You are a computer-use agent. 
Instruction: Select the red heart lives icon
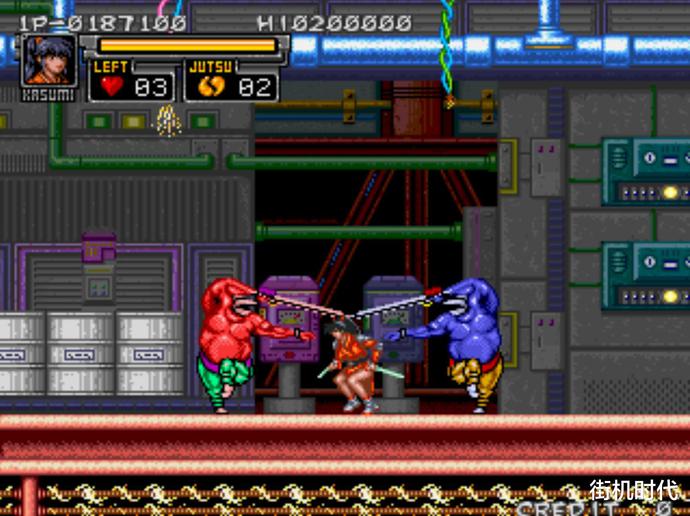pyautogui.click(x=110, y=86)
